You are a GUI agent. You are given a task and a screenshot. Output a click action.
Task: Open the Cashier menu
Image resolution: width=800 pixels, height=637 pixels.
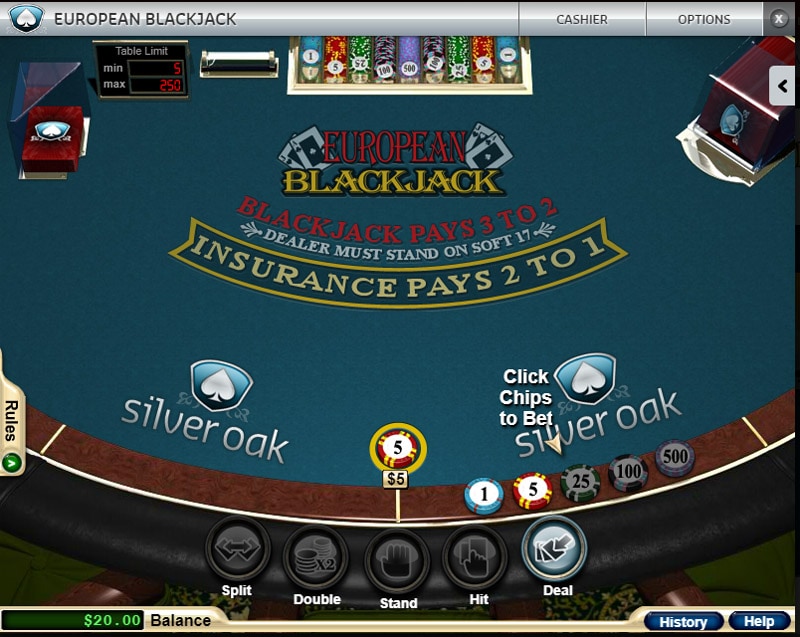coord(582,19)
